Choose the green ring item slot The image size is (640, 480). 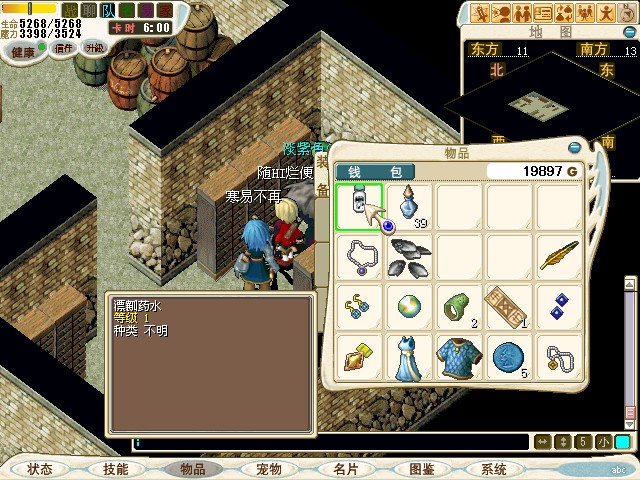click(460, 306)
